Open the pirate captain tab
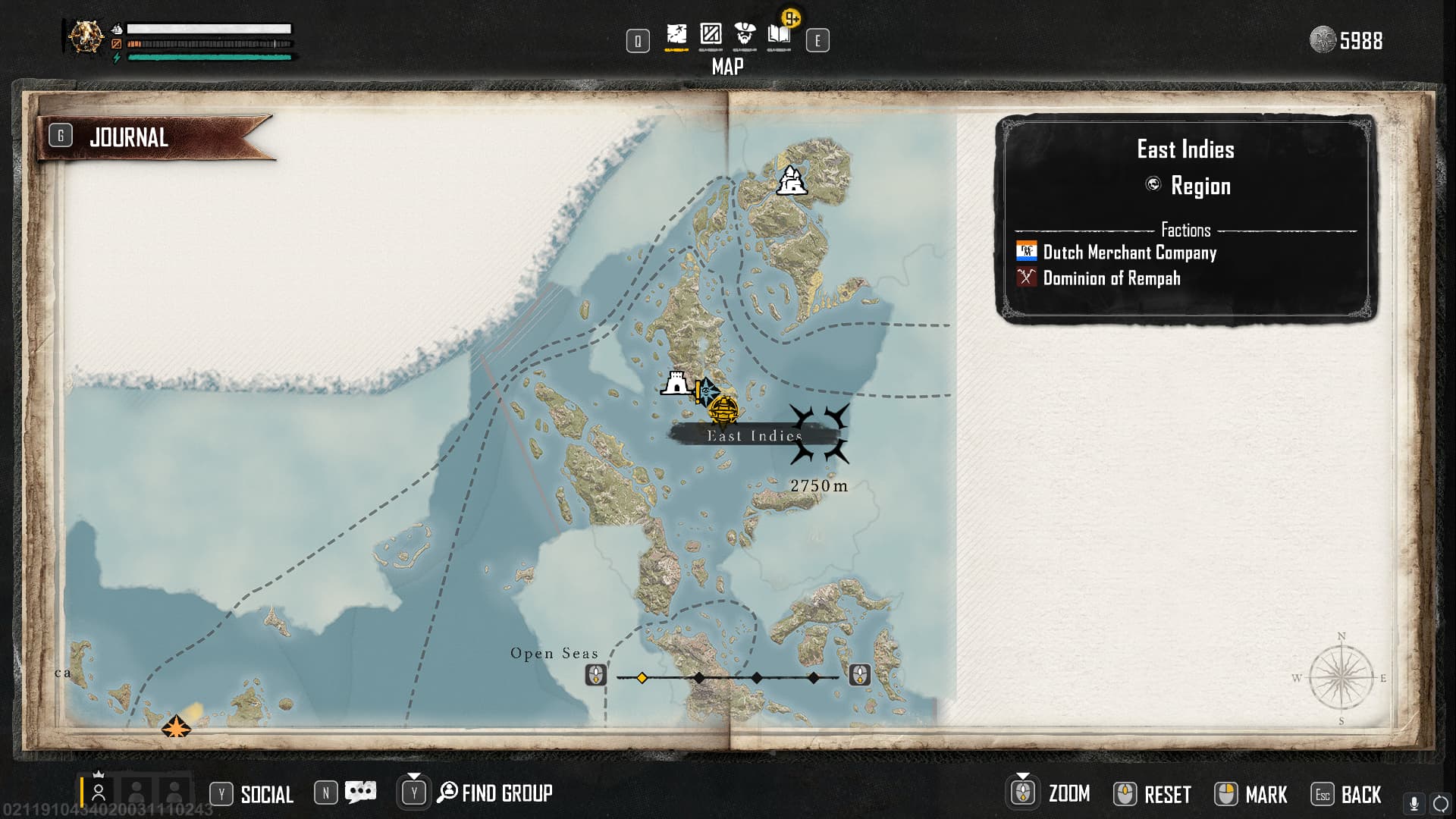The width and height of the screenshot is (1456, 819). tap(745, 35)
